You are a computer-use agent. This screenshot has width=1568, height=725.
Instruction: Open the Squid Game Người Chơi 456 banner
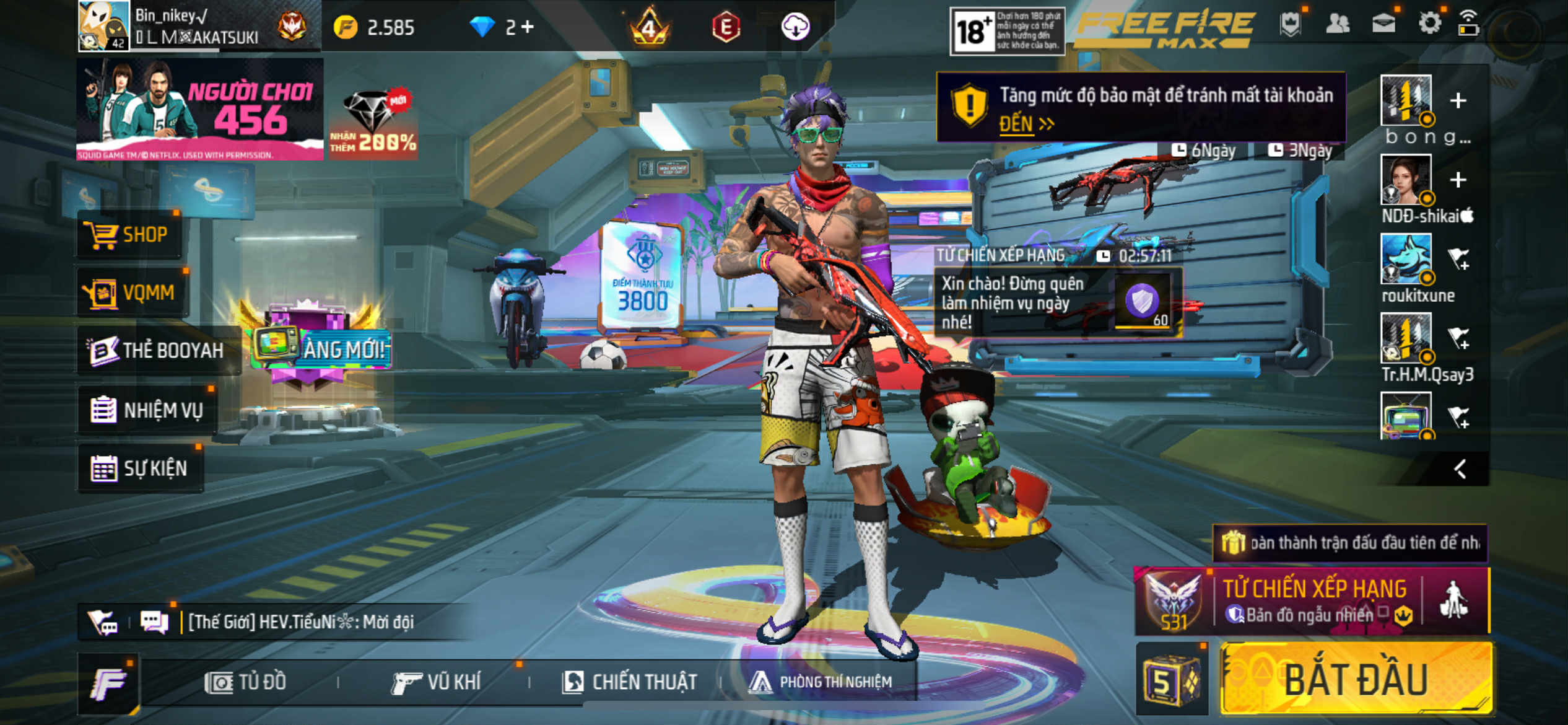click(199, 109)
